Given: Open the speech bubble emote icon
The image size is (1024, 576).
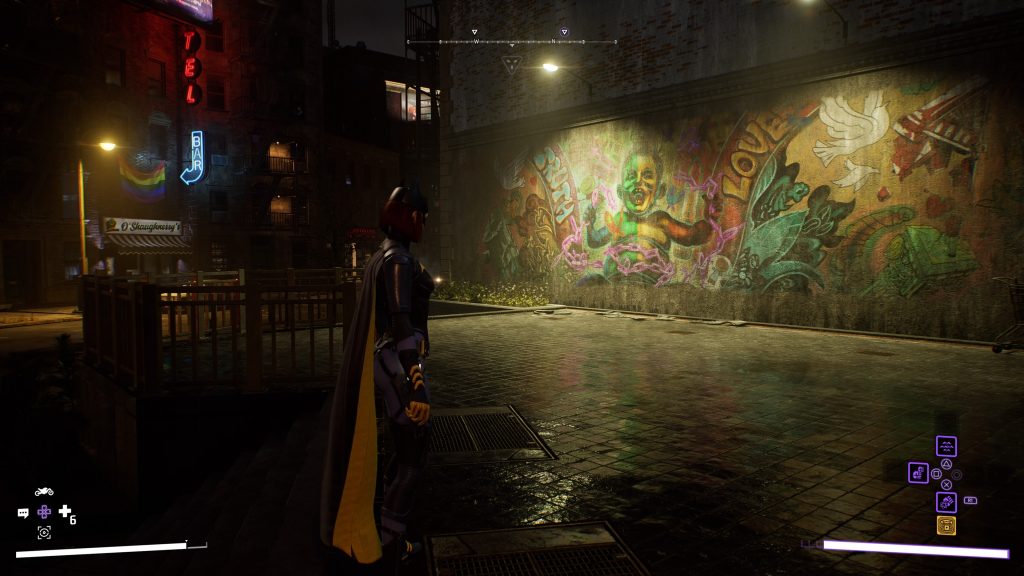Looking at the screenshot, I should click(x=23, y=513).
